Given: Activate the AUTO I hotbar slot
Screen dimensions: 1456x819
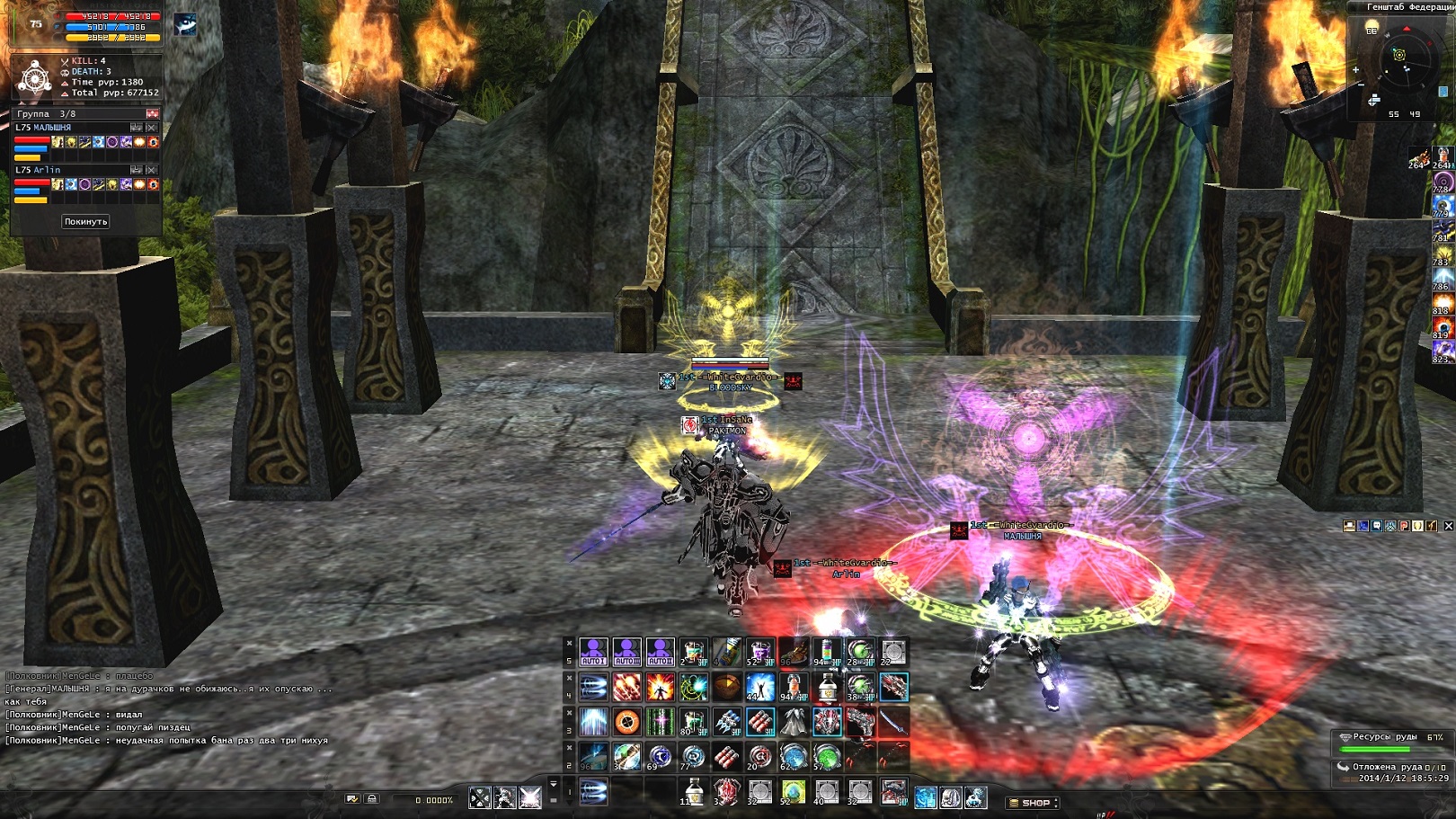Looking at the screenshot, I should (593, 653).
